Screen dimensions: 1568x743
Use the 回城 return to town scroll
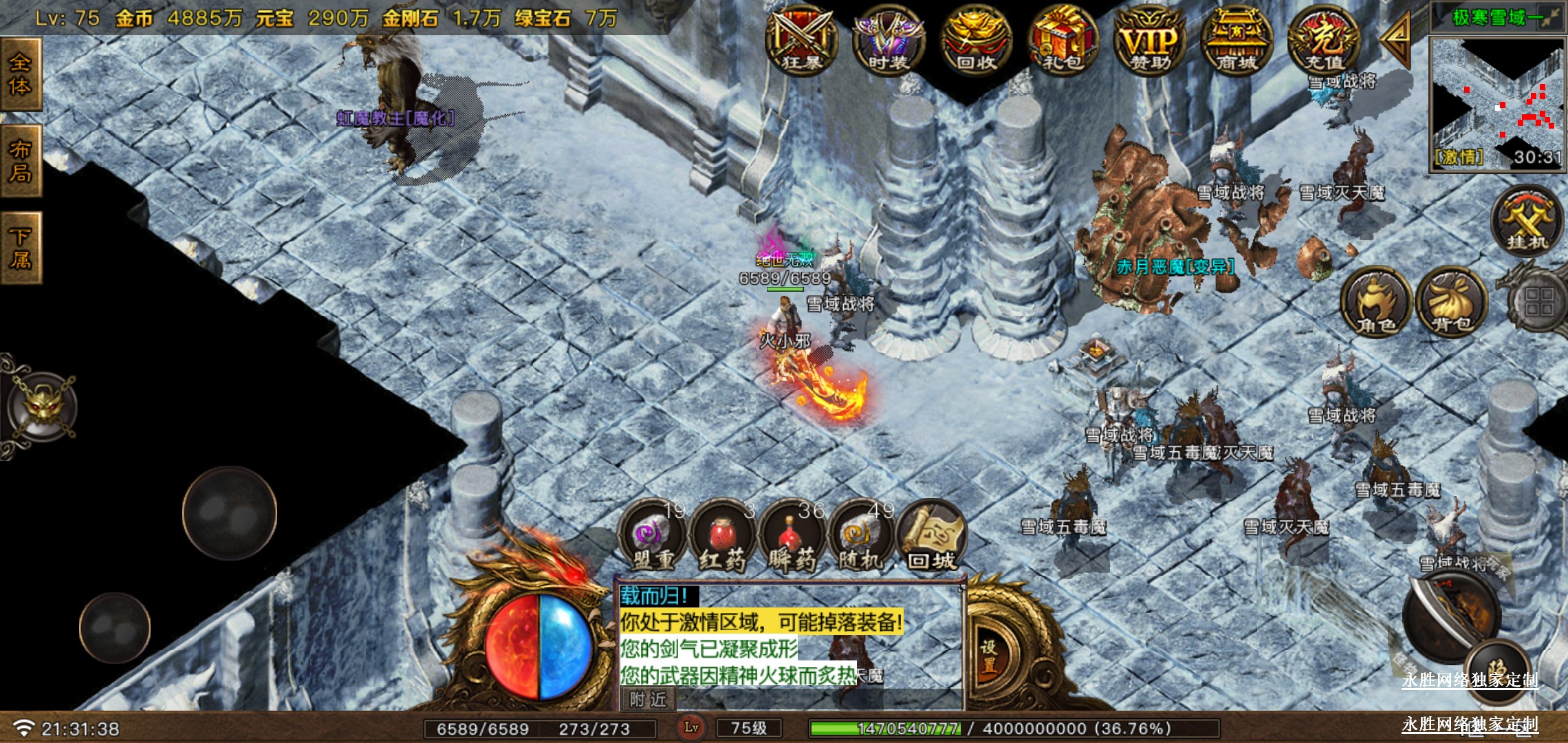point(932,538)
